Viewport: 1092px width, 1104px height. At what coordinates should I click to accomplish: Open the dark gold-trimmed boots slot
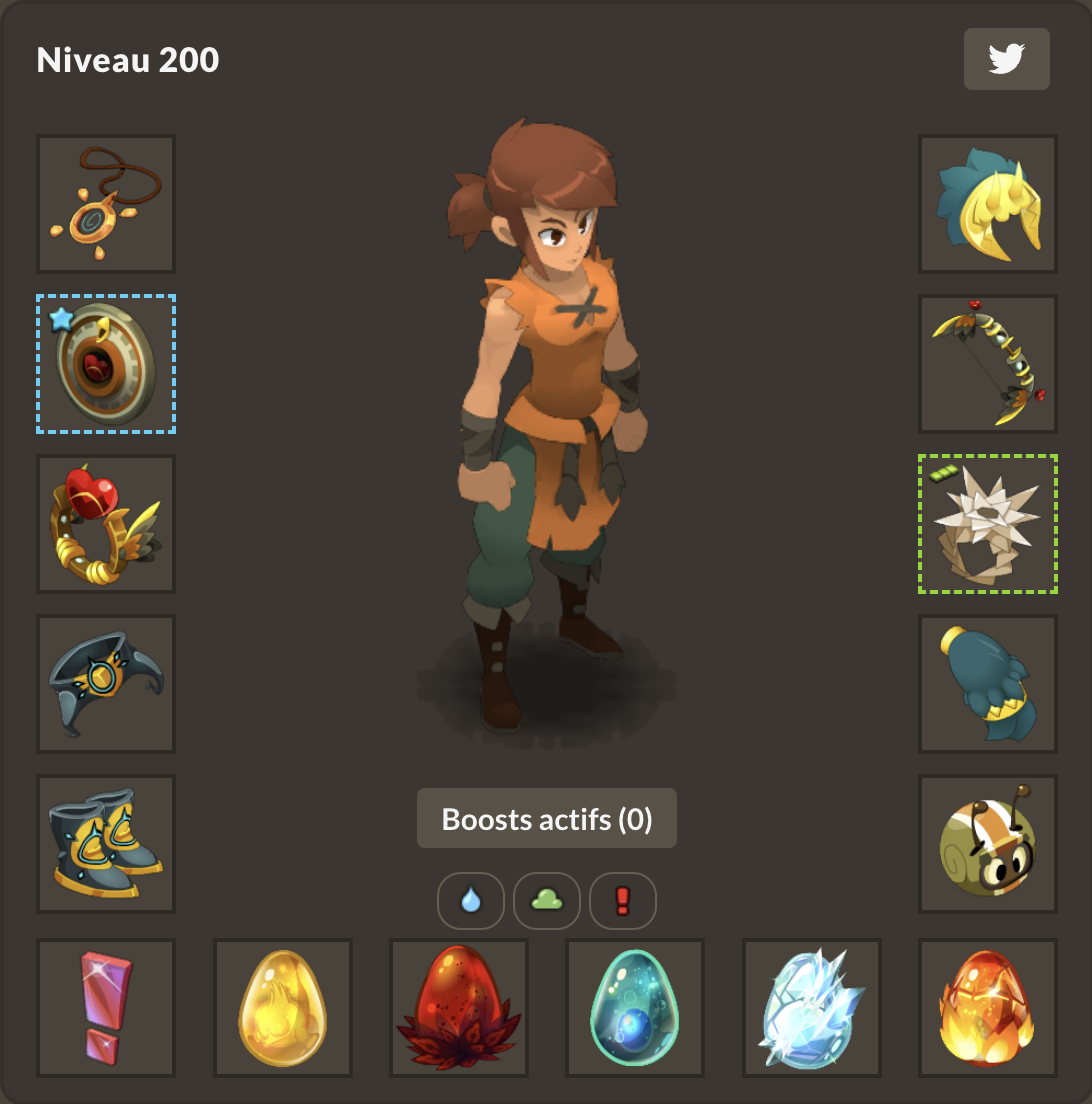coord(106,844)
